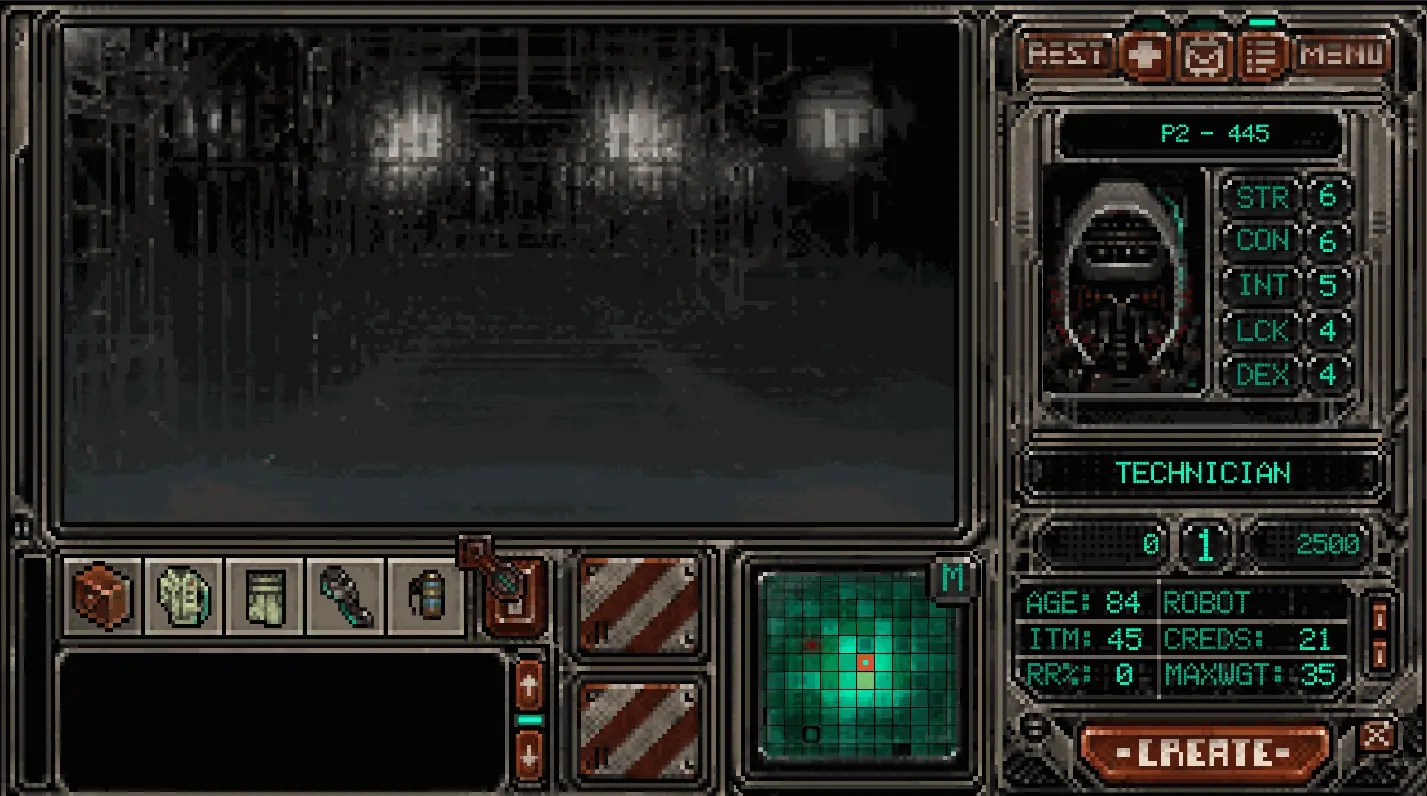Toggle the minimap M button

pos(952,579)
